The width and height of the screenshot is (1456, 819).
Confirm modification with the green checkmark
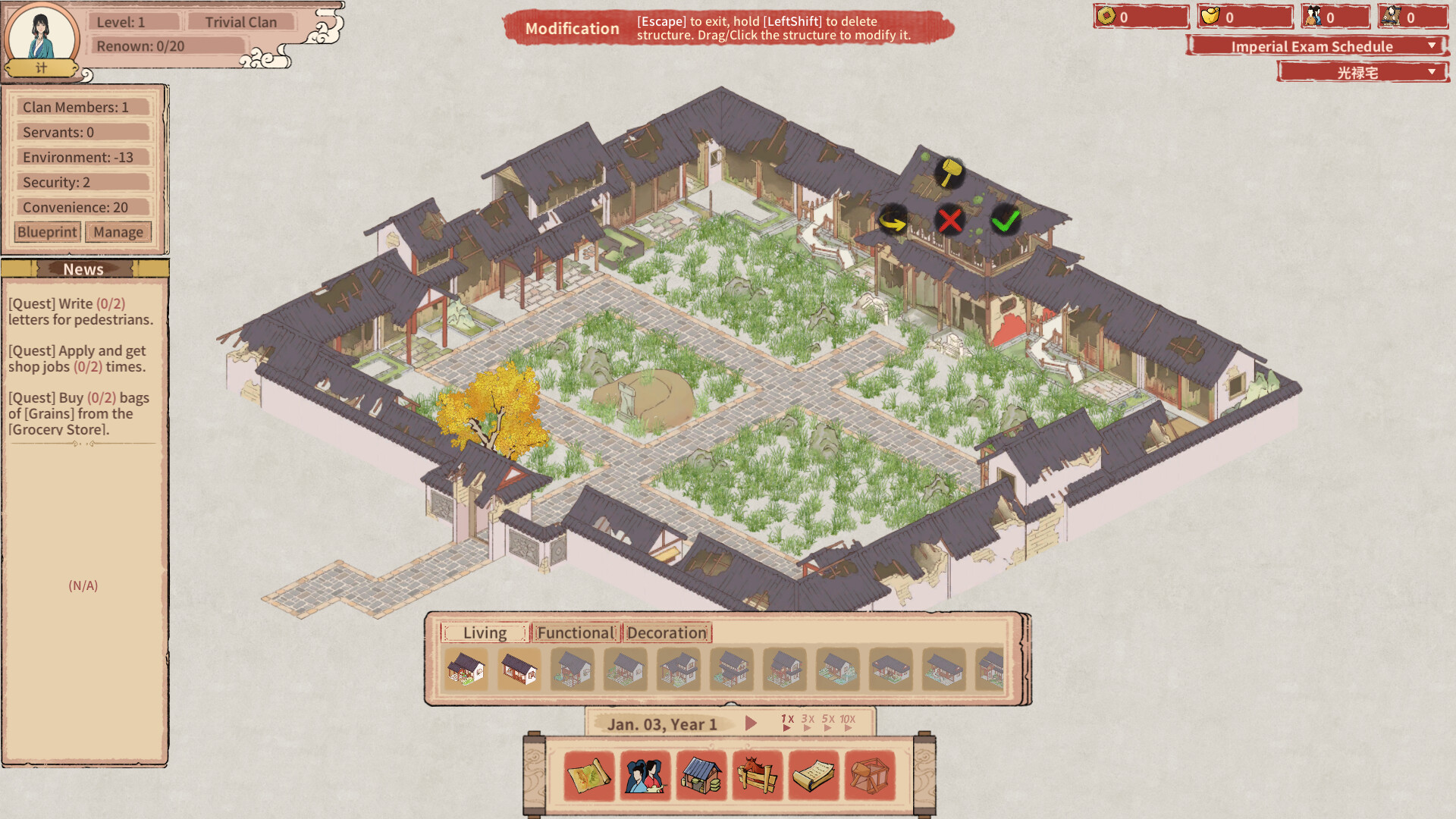(1006, 221)
